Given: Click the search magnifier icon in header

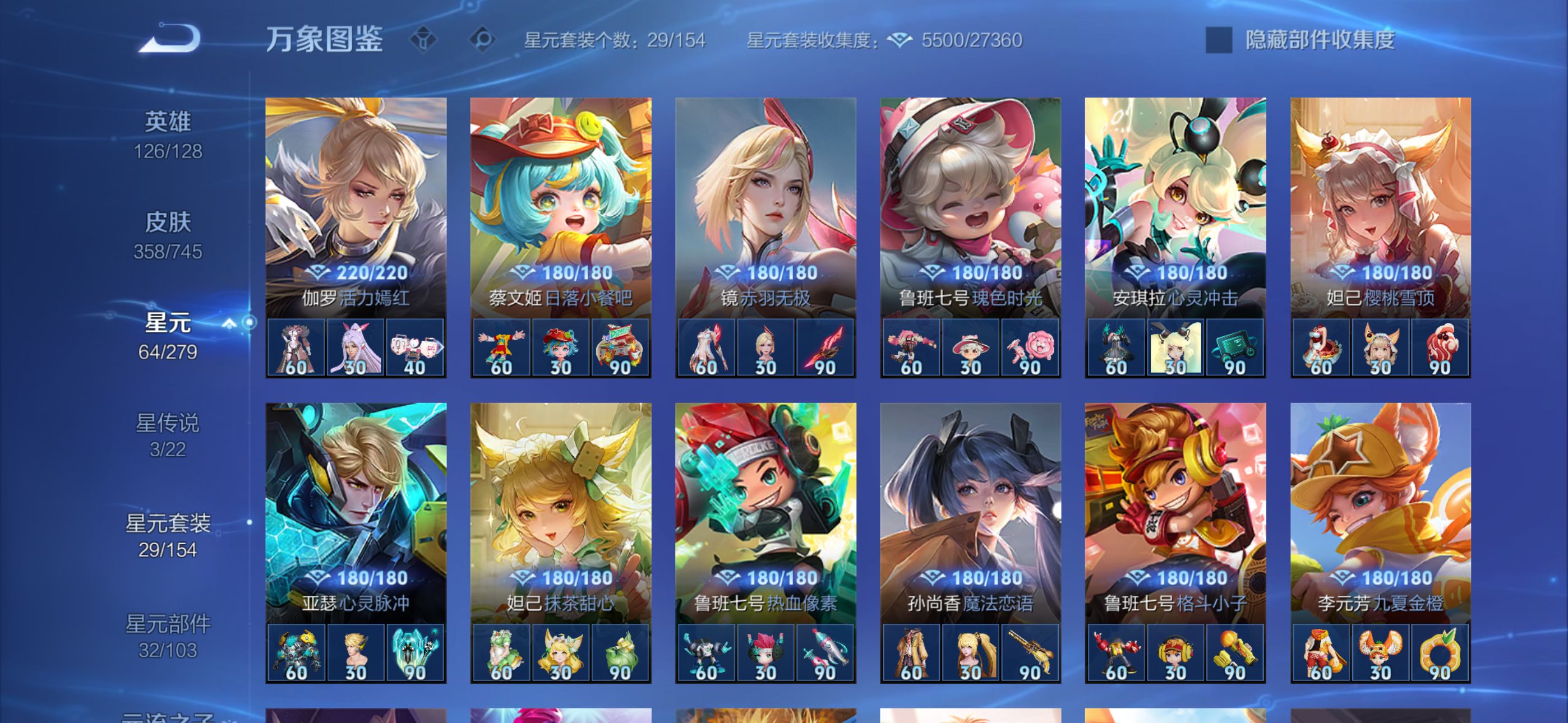Looking at the screenshot, I should point(483,40).
